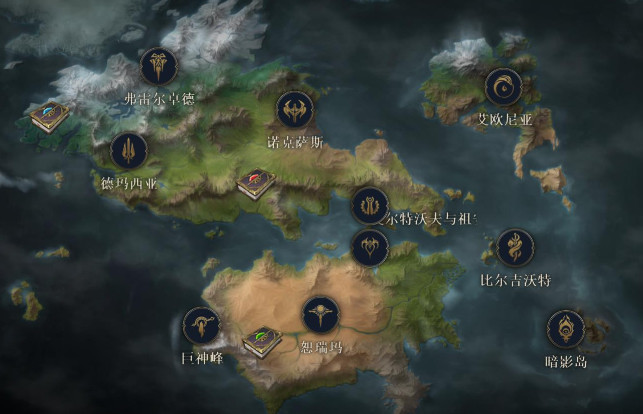Open the Noxus (诺克萨斯) region marker

pyautogui.click(x=294, y=110)
